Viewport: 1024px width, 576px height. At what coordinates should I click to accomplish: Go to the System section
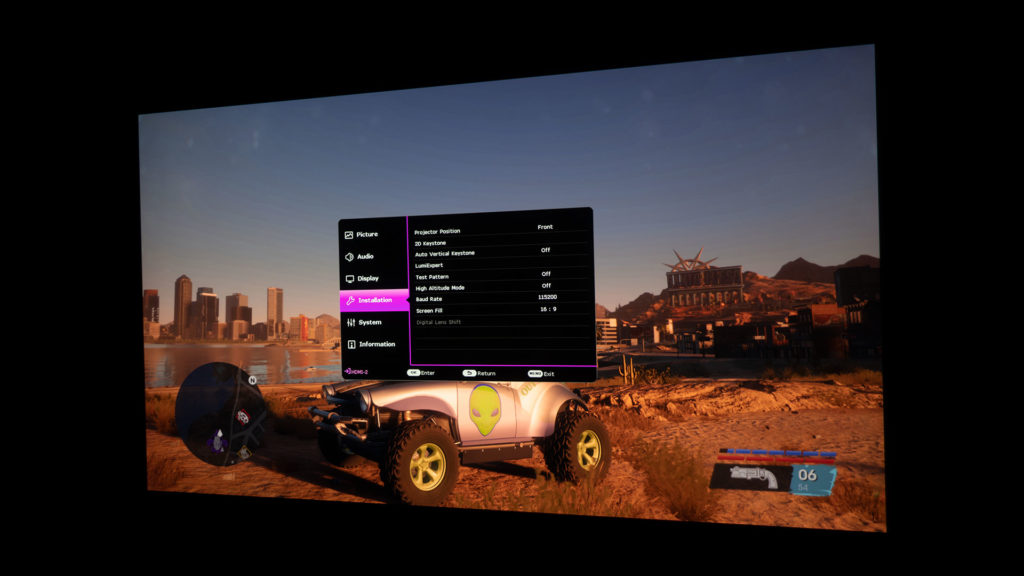(x=369, y=322)
